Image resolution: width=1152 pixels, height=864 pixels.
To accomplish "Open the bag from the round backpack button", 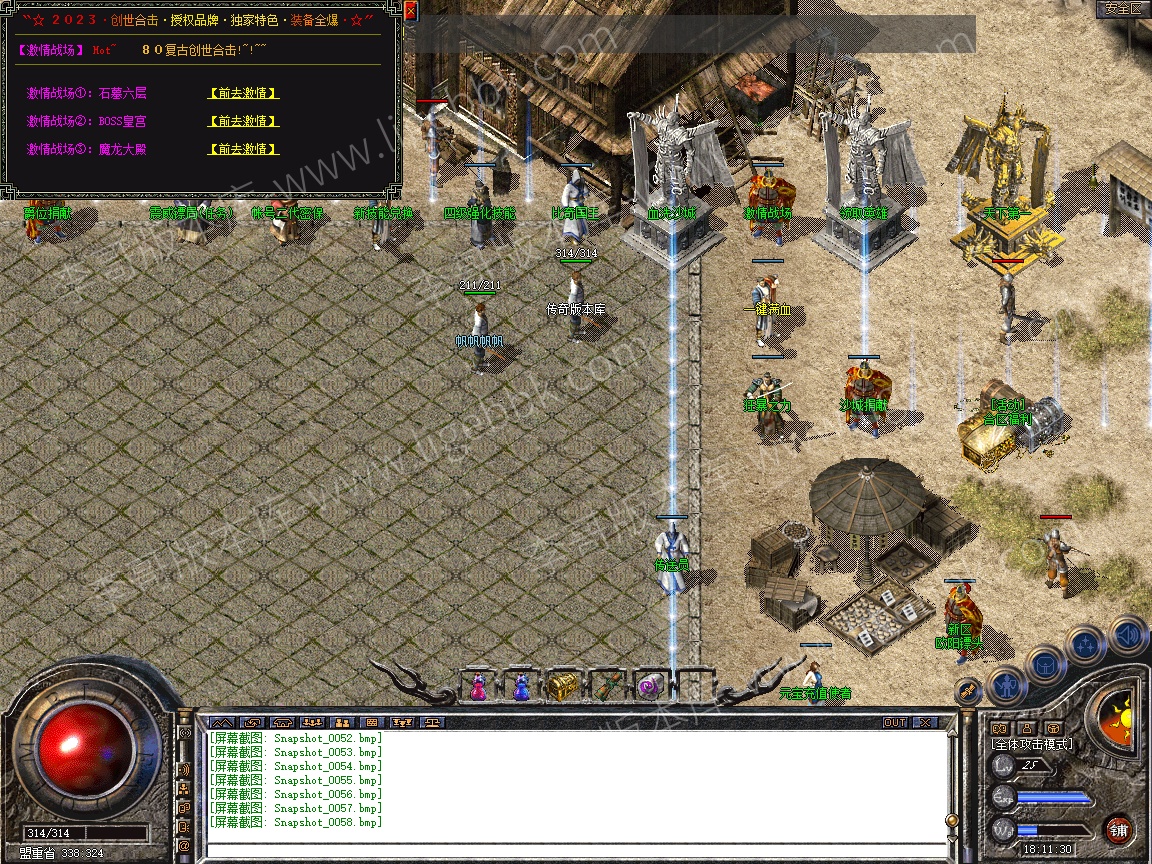I will pos(1045,665).
